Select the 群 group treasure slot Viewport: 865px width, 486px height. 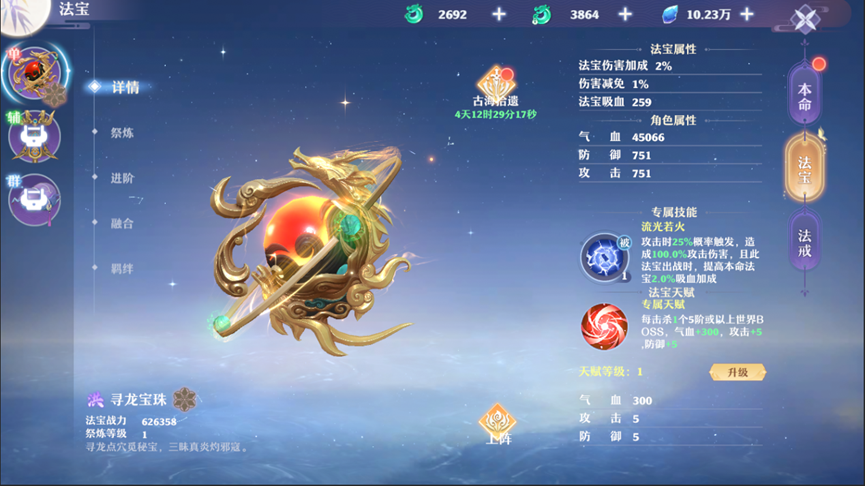[x=35, y=197]
